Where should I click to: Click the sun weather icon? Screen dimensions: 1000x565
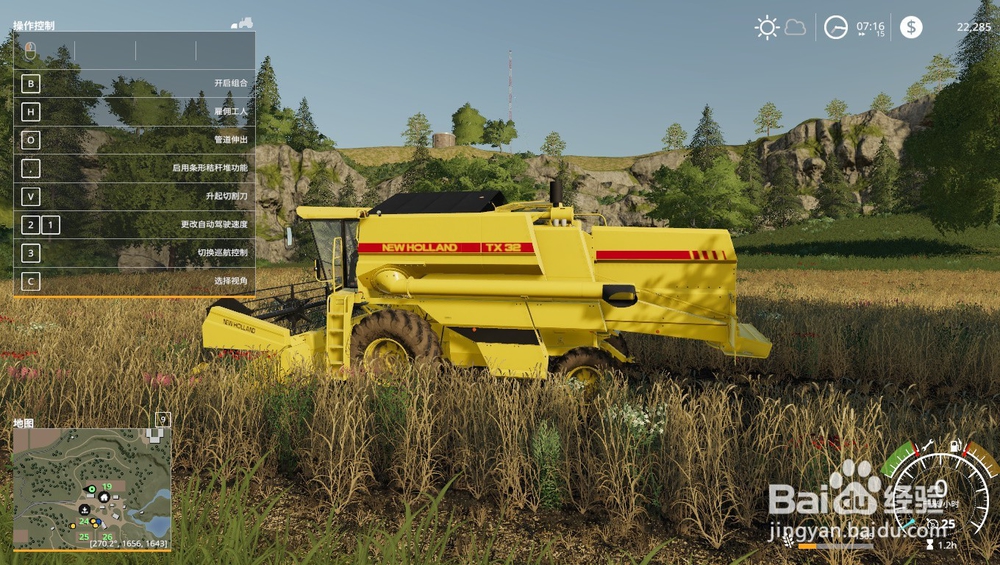pos(767,27)
